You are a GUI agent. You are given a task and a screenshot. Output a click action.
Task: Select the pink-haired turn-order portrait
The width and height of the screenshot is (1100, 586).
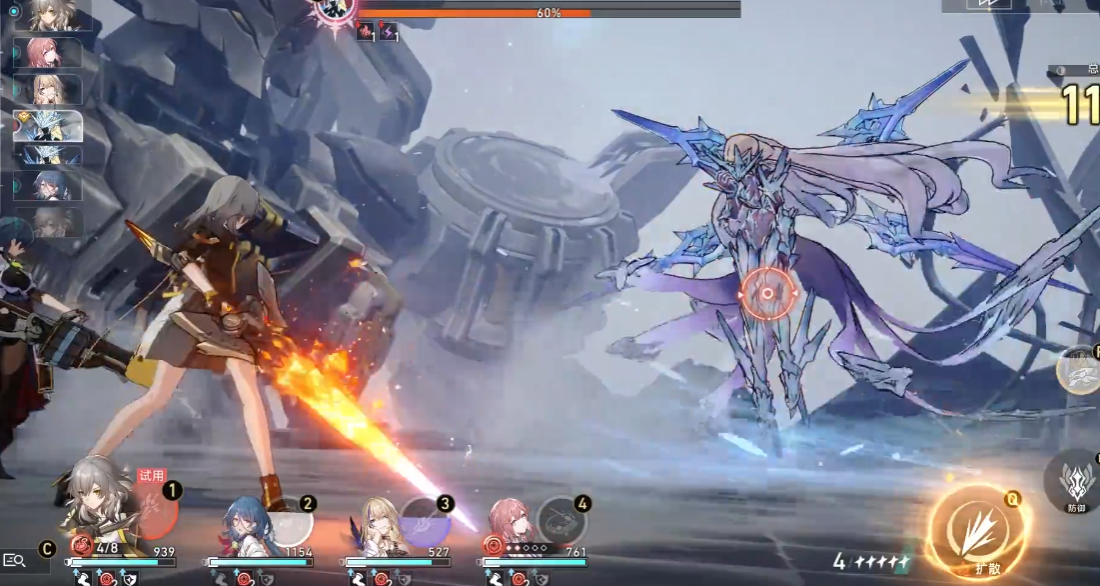tap(47, 53)
